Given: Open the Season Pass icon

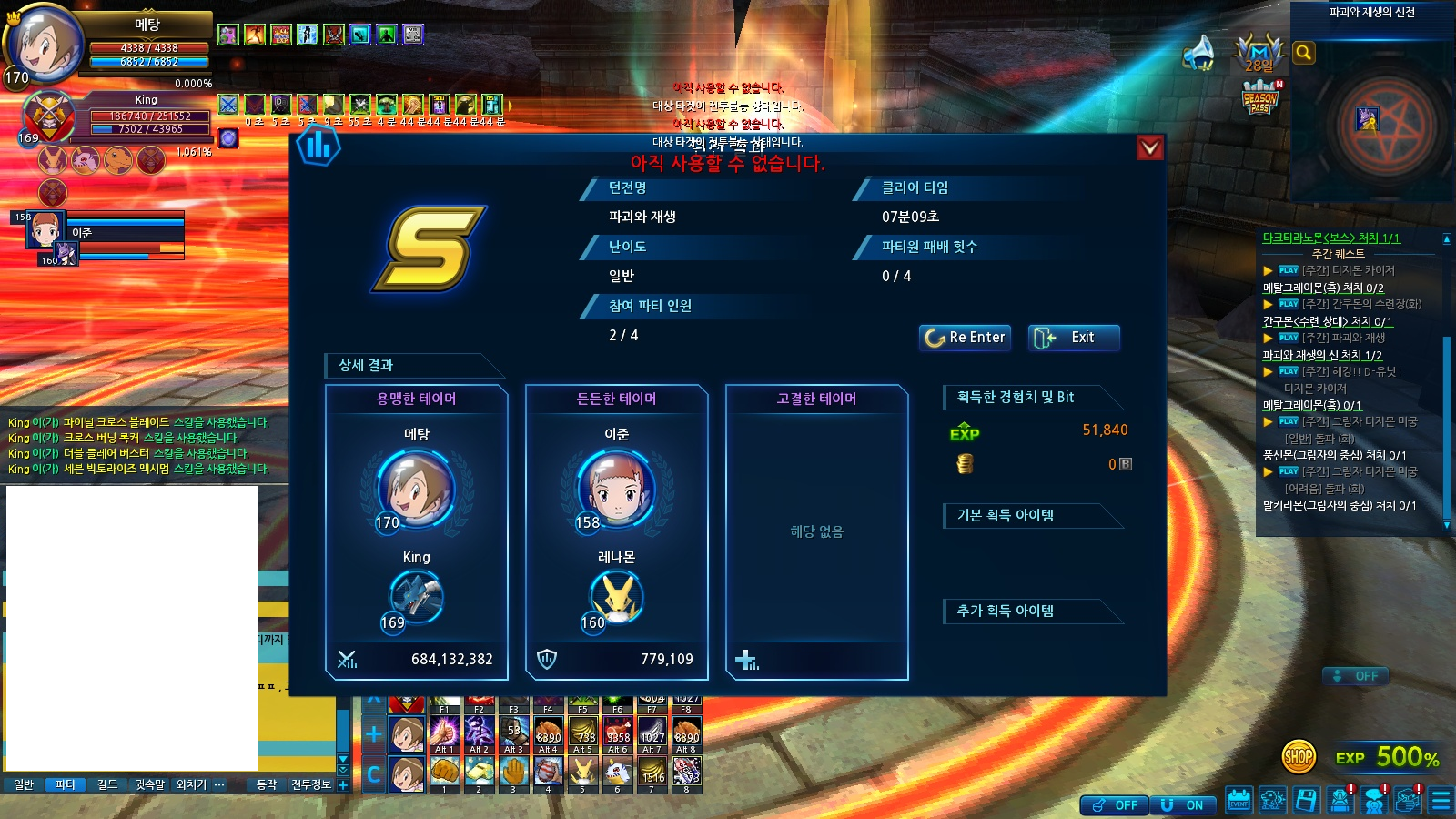Looking at the screenshot, I should pos(1260,97).
